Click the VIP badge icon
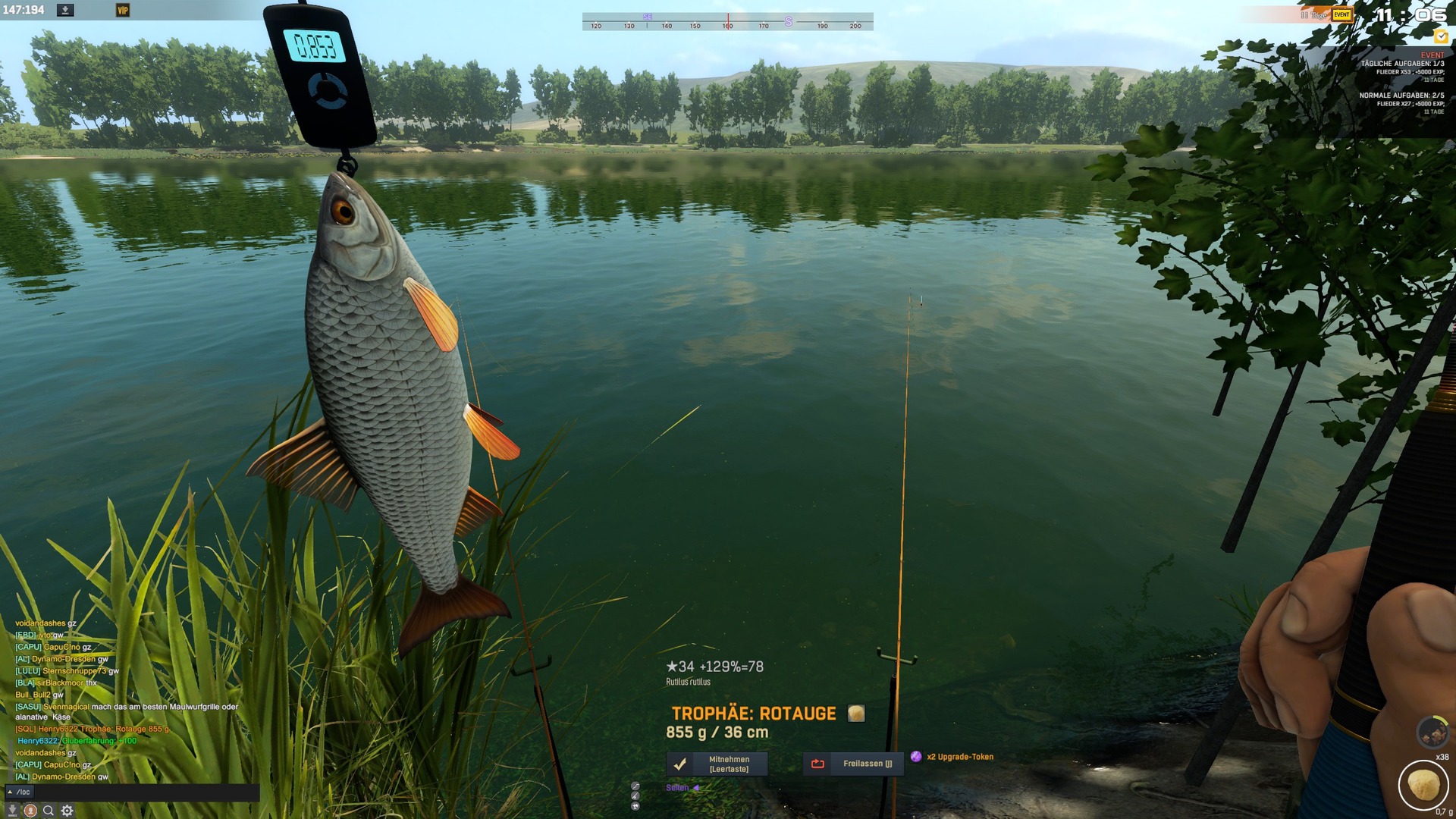 click(x=123, y=11)
